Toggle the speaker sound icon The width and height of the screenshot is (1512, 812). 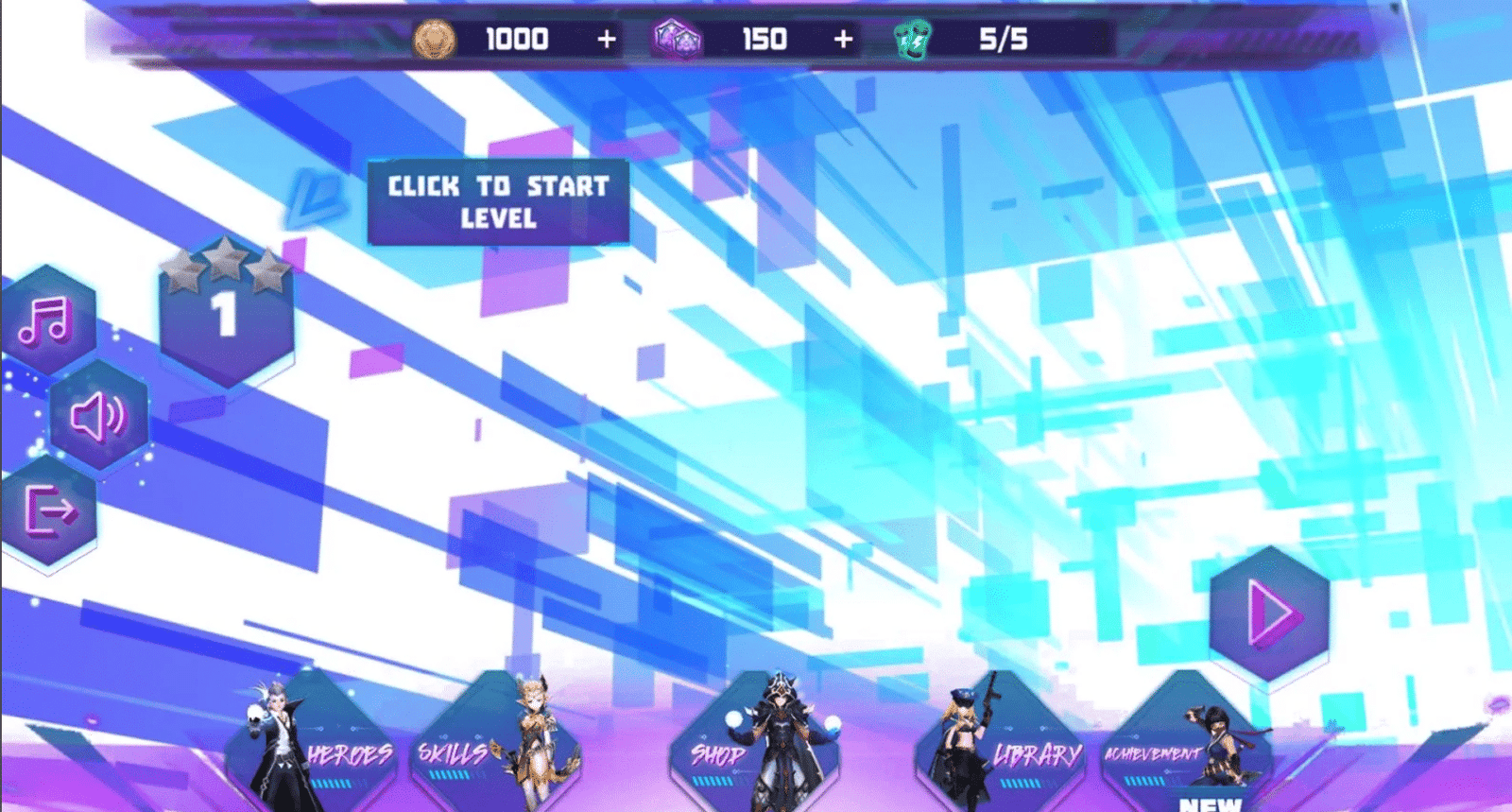pos(97,420)
